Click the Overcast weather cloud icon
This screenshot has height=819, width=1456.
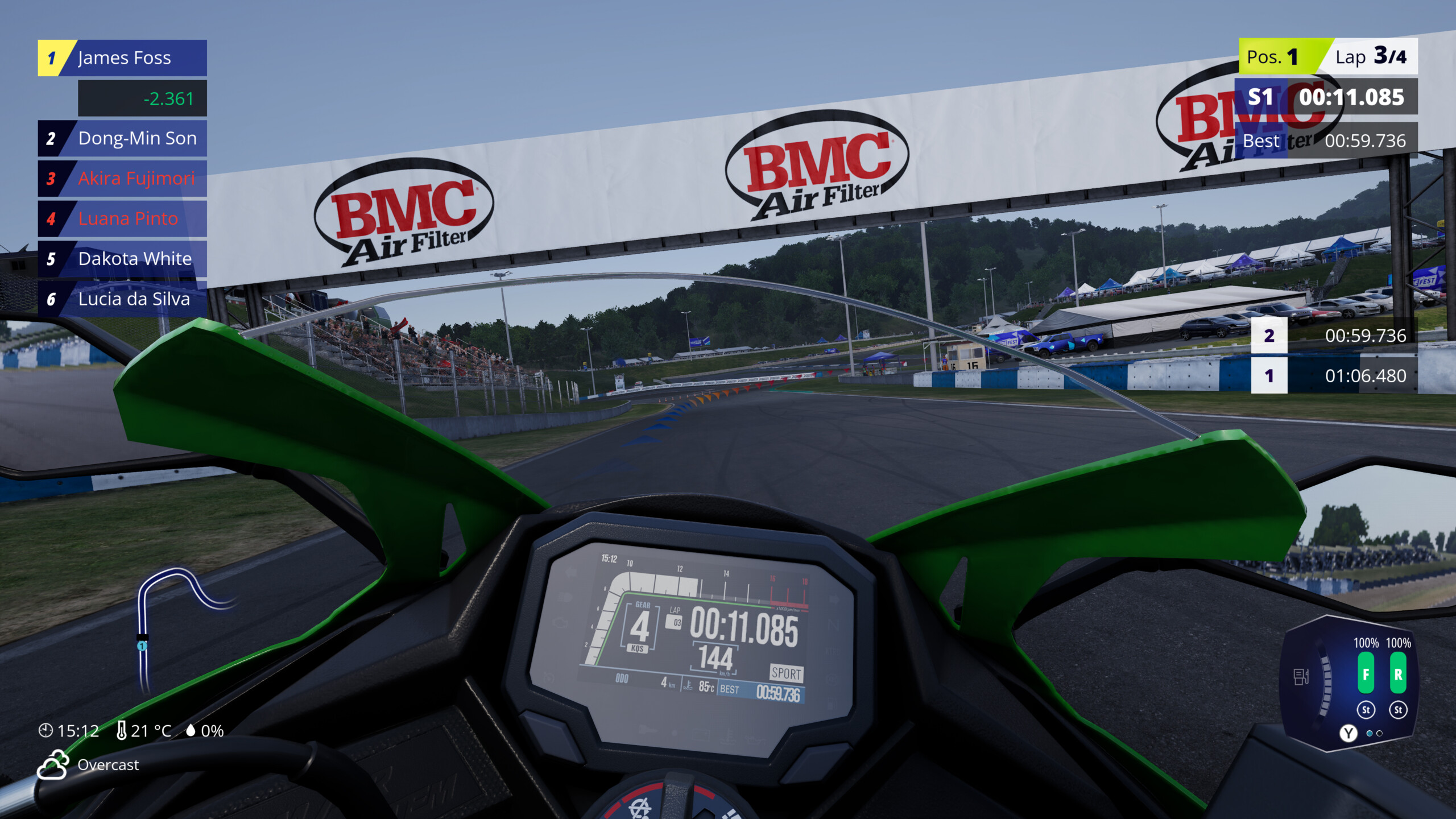53,764
